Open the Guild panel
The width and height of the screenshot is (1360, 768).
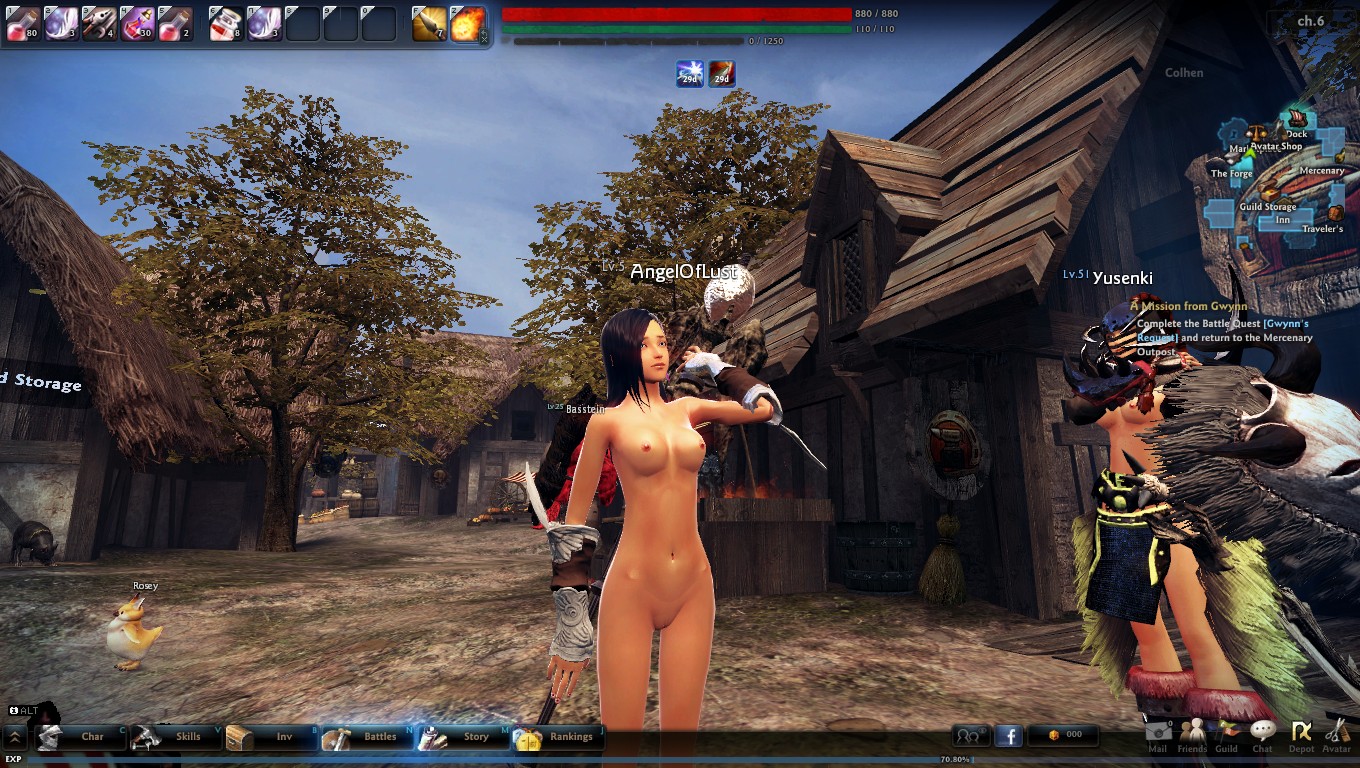1226,734
